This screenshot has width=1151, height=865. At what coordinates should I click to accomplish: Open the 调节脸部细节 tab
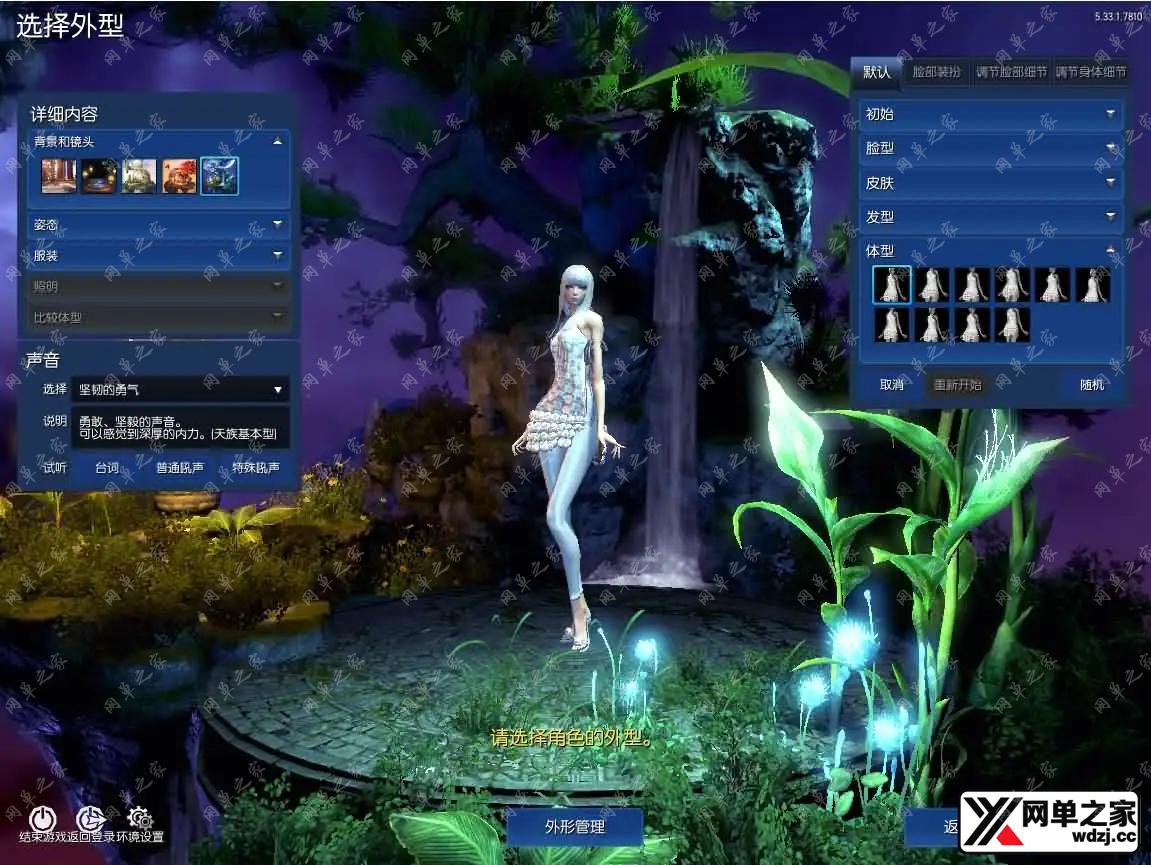click(x=1011, y=72)
